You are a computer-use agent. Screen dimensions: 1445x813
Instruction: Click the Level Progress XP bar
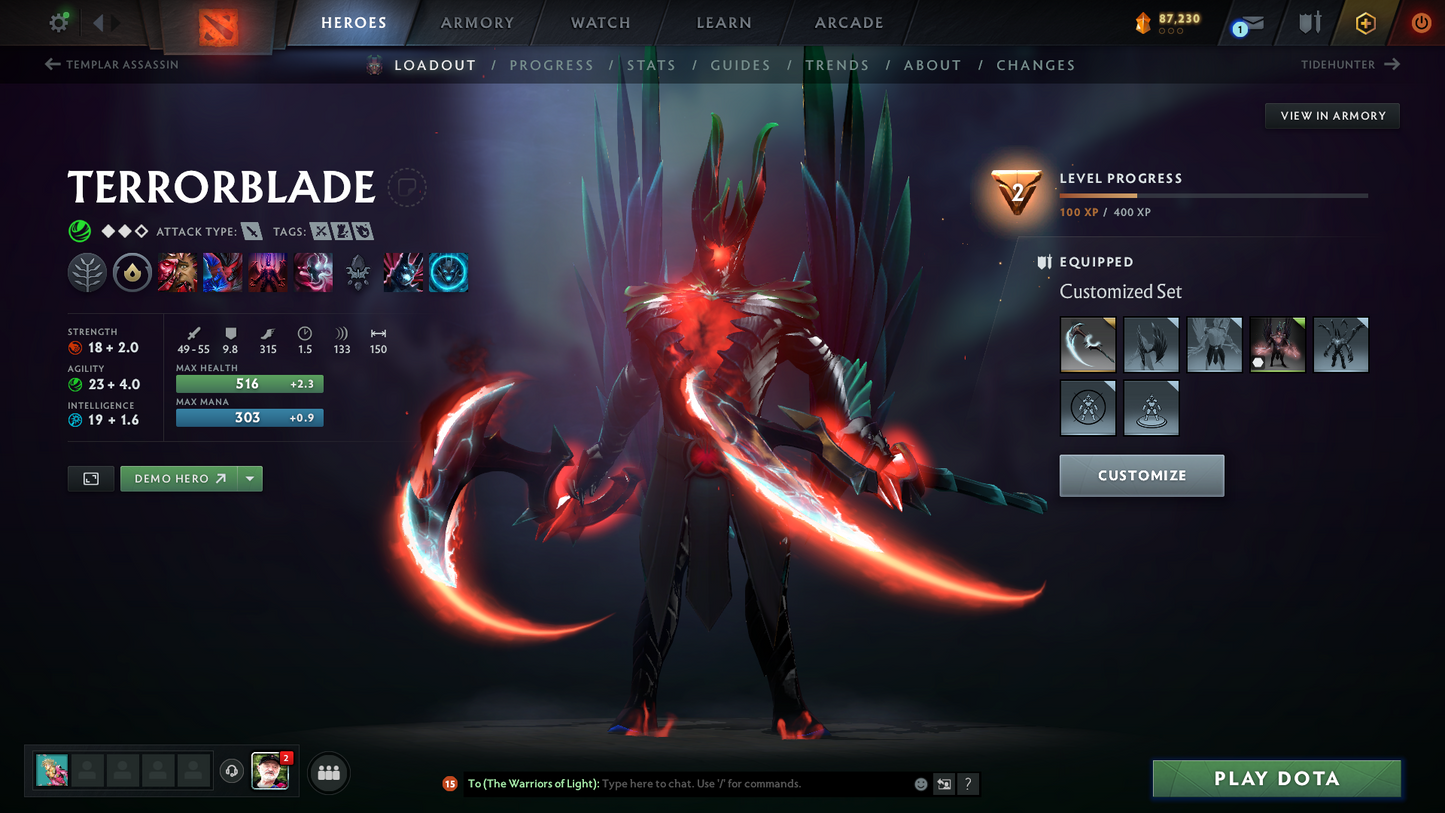(x=1213, y=196)
